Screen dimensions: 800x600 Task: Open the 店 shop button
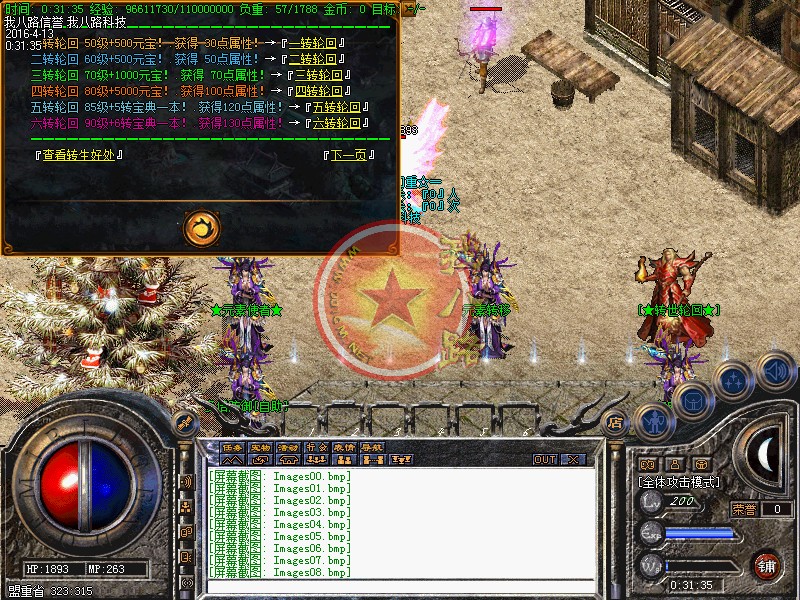tap(616, 421)
